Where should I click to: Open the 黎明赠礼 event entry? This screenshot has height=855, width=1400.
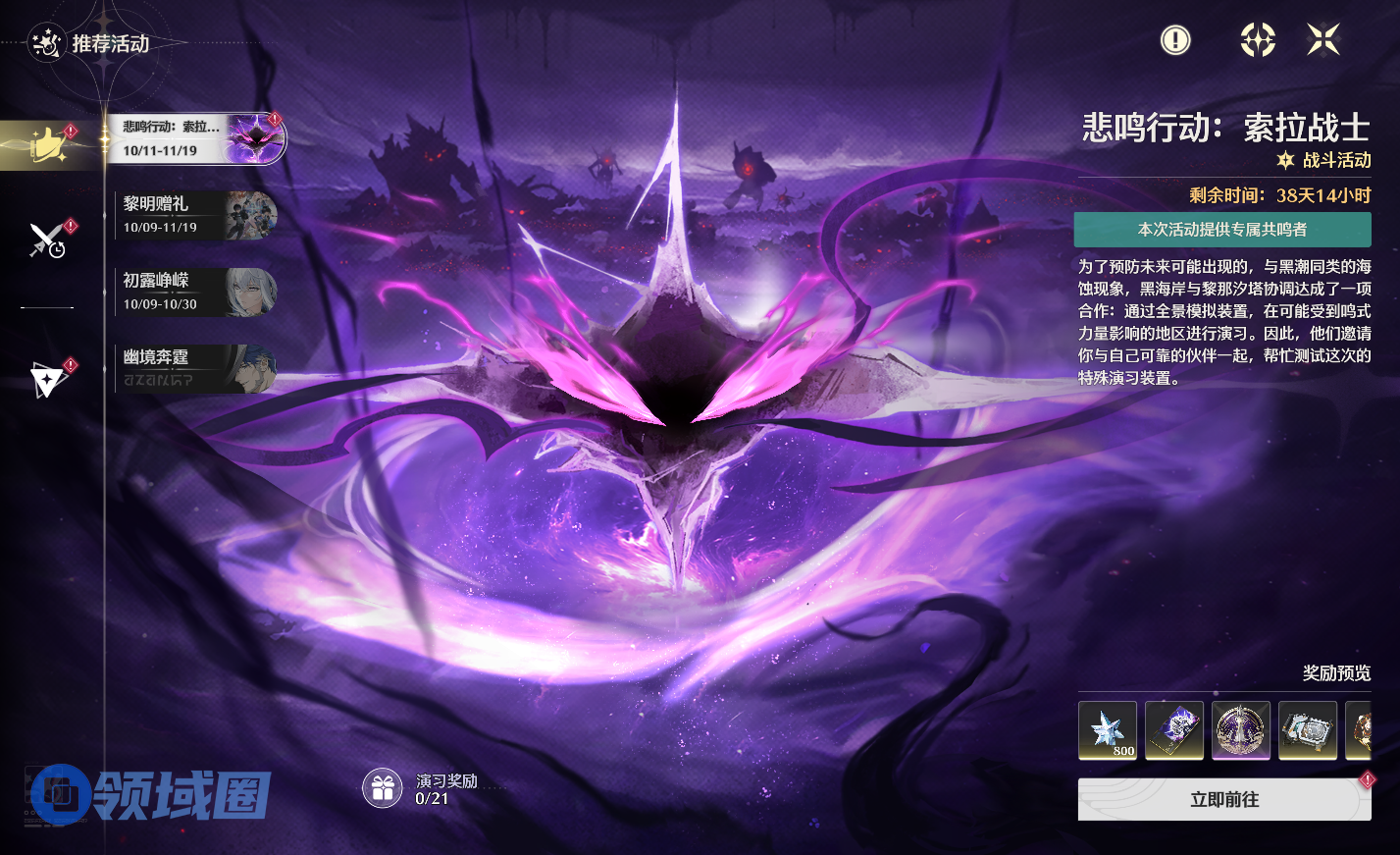click(x=194, y=215)
